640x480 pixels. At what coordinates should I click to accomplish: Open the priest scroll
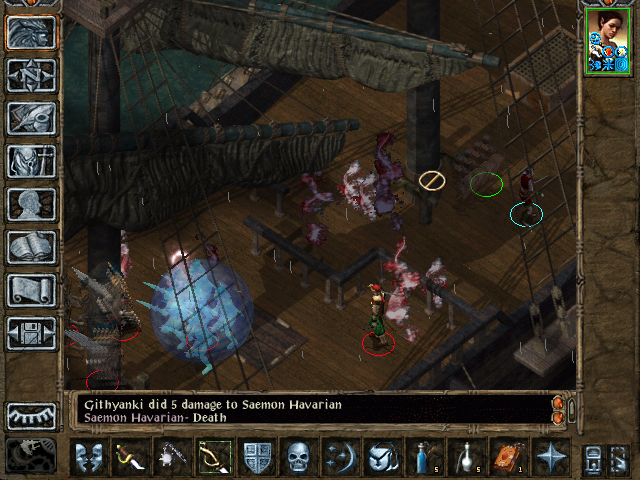[32, 290]
